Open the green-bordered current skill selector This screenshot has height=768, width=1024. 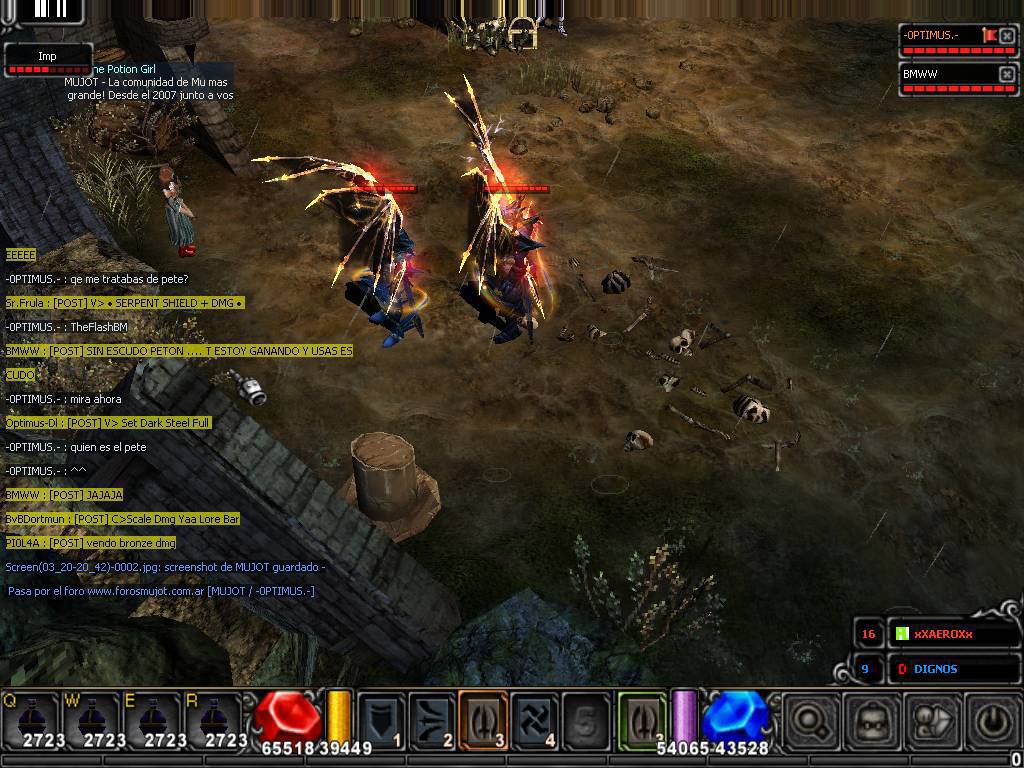[x=642, y=719]
